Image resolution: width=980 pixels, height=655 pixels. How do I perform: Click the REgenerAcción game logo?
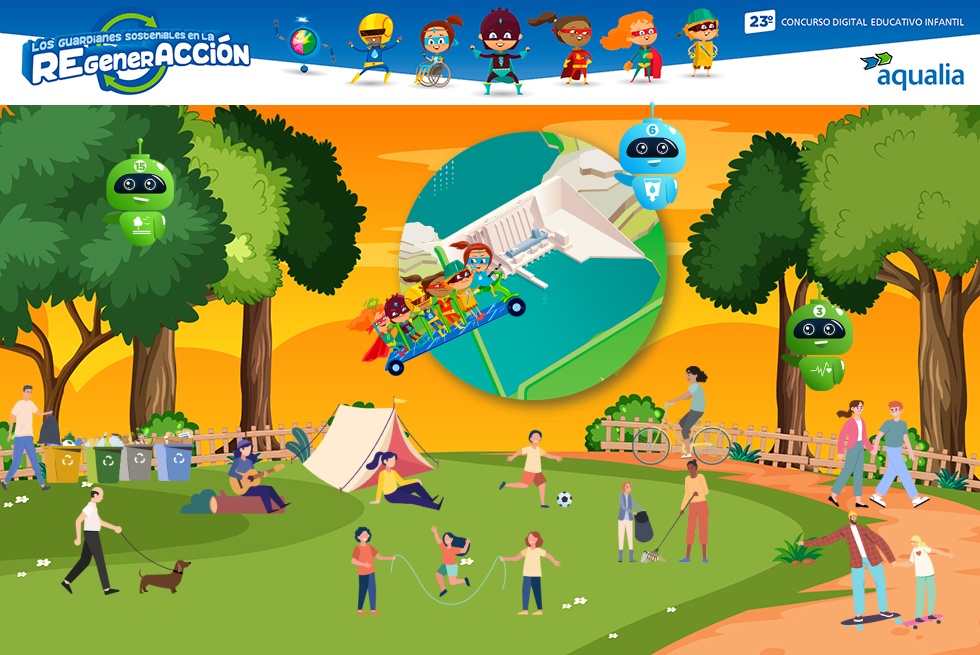tap(136, 55)
